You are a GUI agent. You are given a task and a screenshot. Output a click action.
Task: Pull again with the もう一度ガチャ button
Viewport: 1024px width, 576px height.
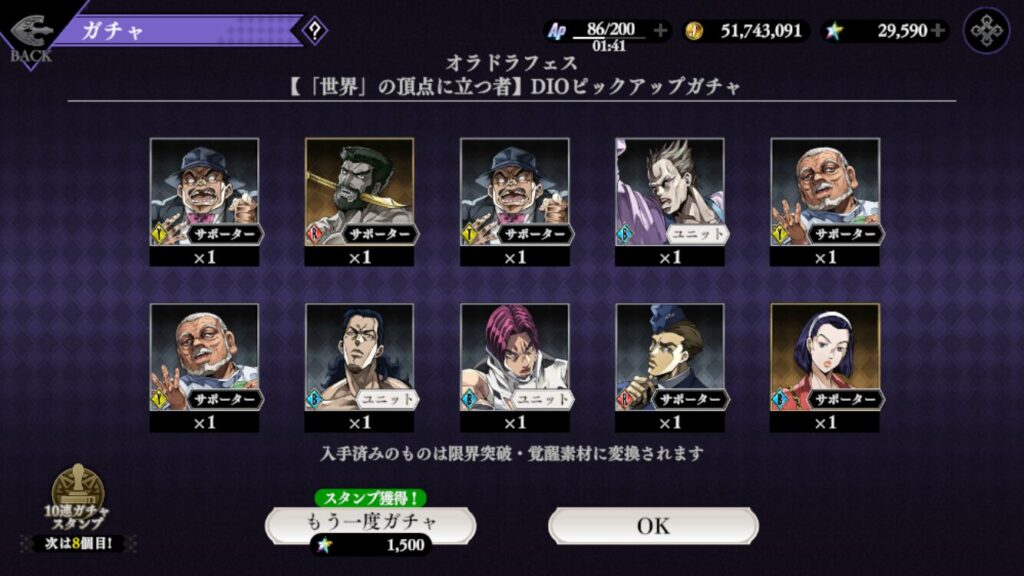[x=370, y=524]
